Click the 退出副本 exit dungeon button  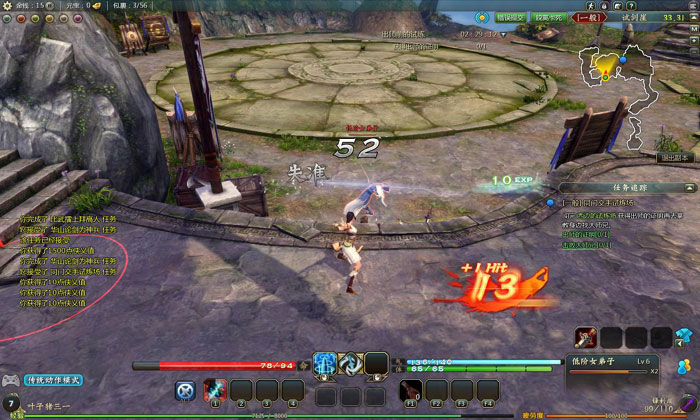point(675,157)
